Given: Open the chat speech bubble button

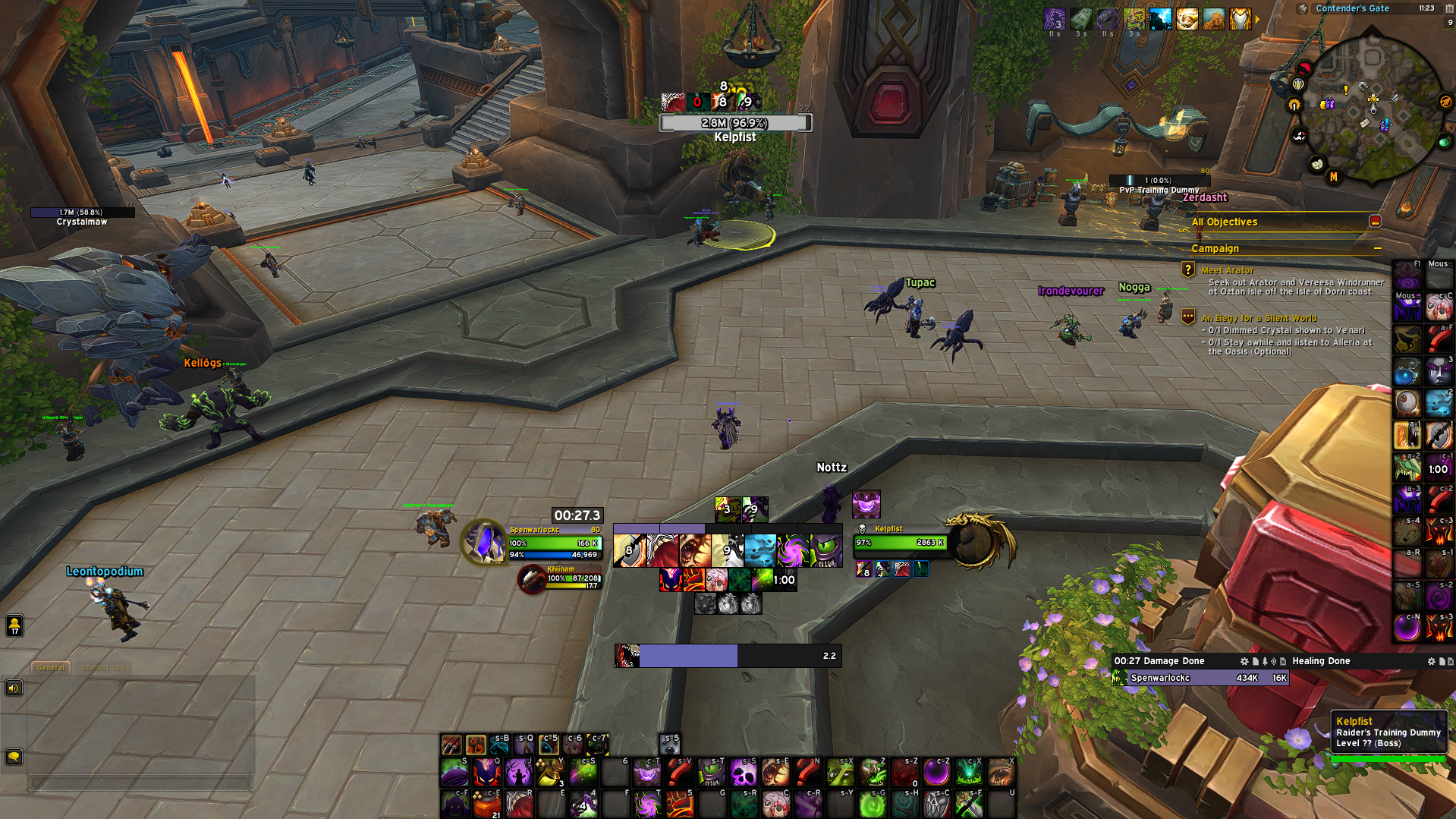Looking at the screenshot, I should click(14, 757).
